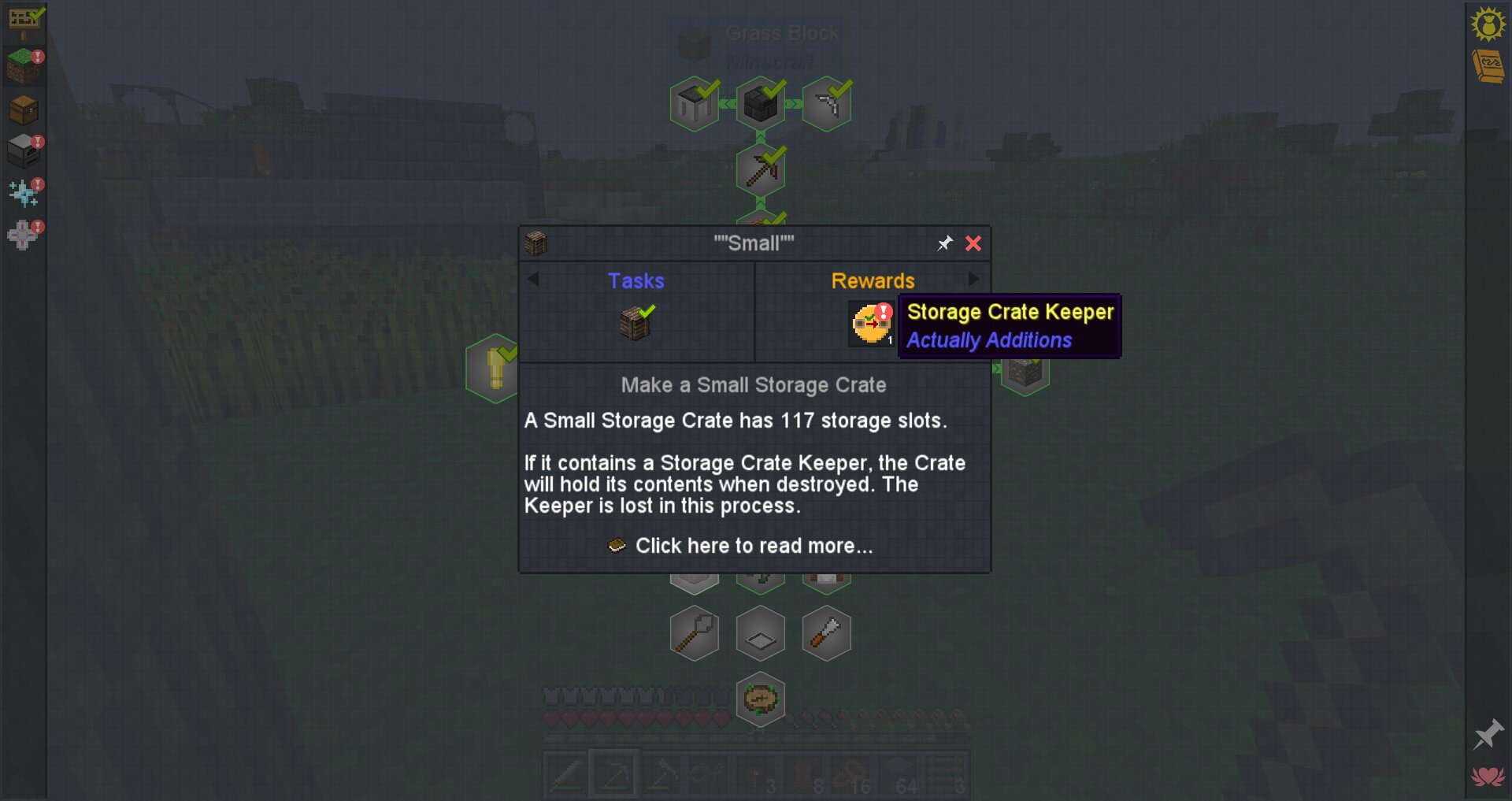Click the lotus icon in bottom right corner

point(1488,774)
